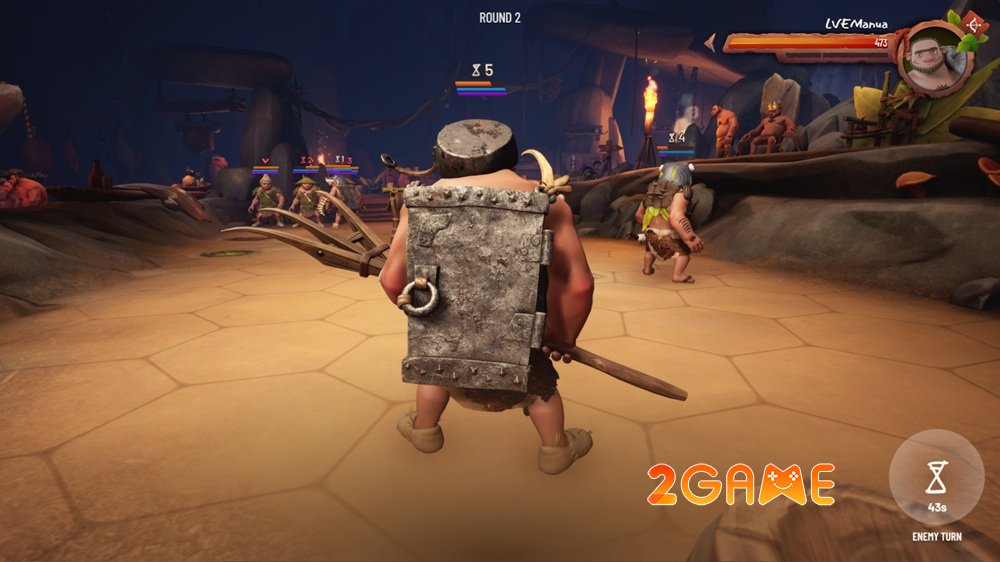This screenshot has width=1000, height=562.
Task: Click the hourglass Enemy Turn button
Action: (936, 479)
